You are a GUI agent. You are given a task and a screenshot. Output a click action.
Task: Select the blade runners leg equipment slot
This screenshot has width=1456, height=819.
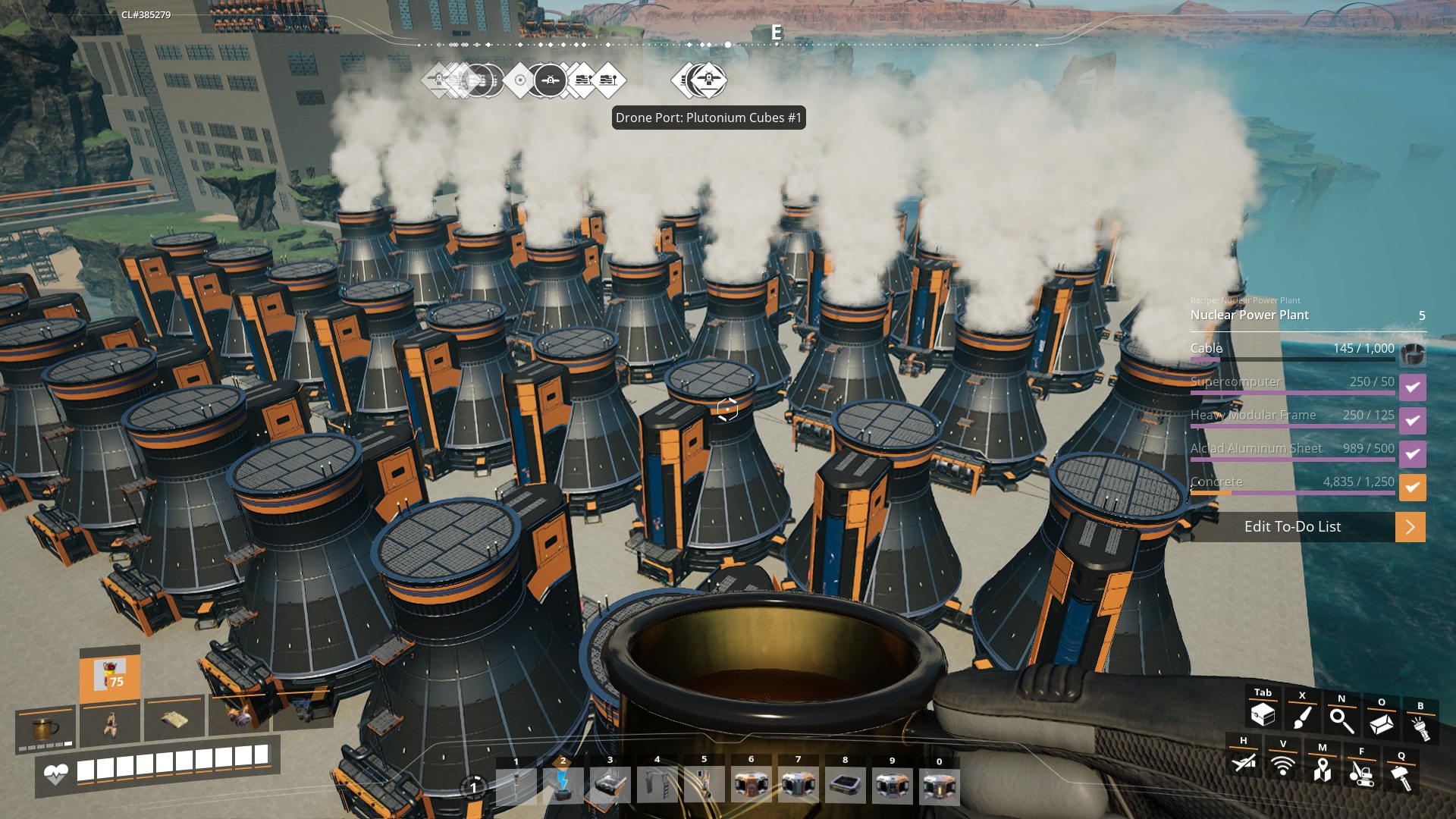(x=110, y=724)
